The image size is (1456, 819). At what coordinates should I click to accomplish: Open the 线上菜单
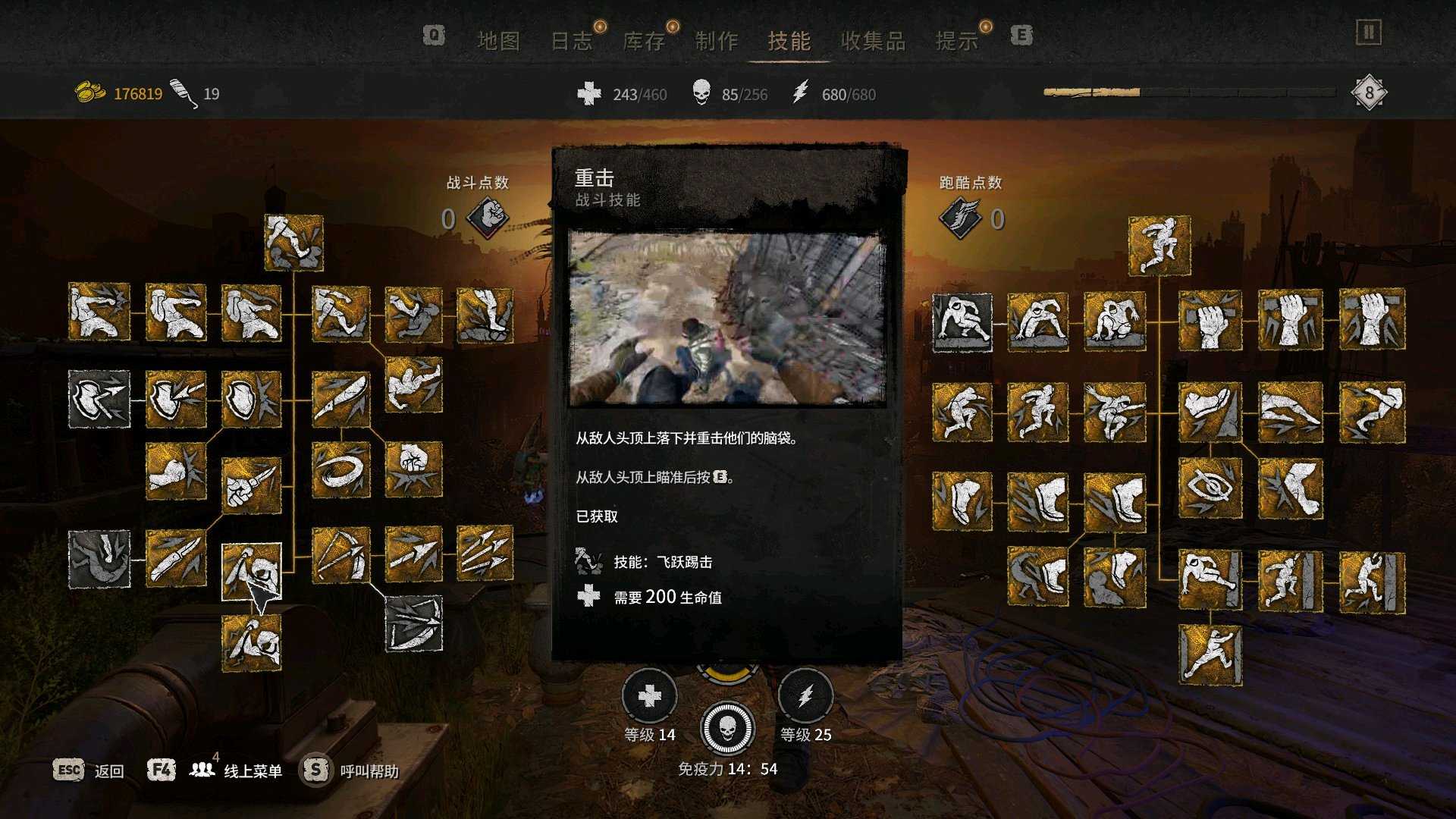tap(251, 770)
